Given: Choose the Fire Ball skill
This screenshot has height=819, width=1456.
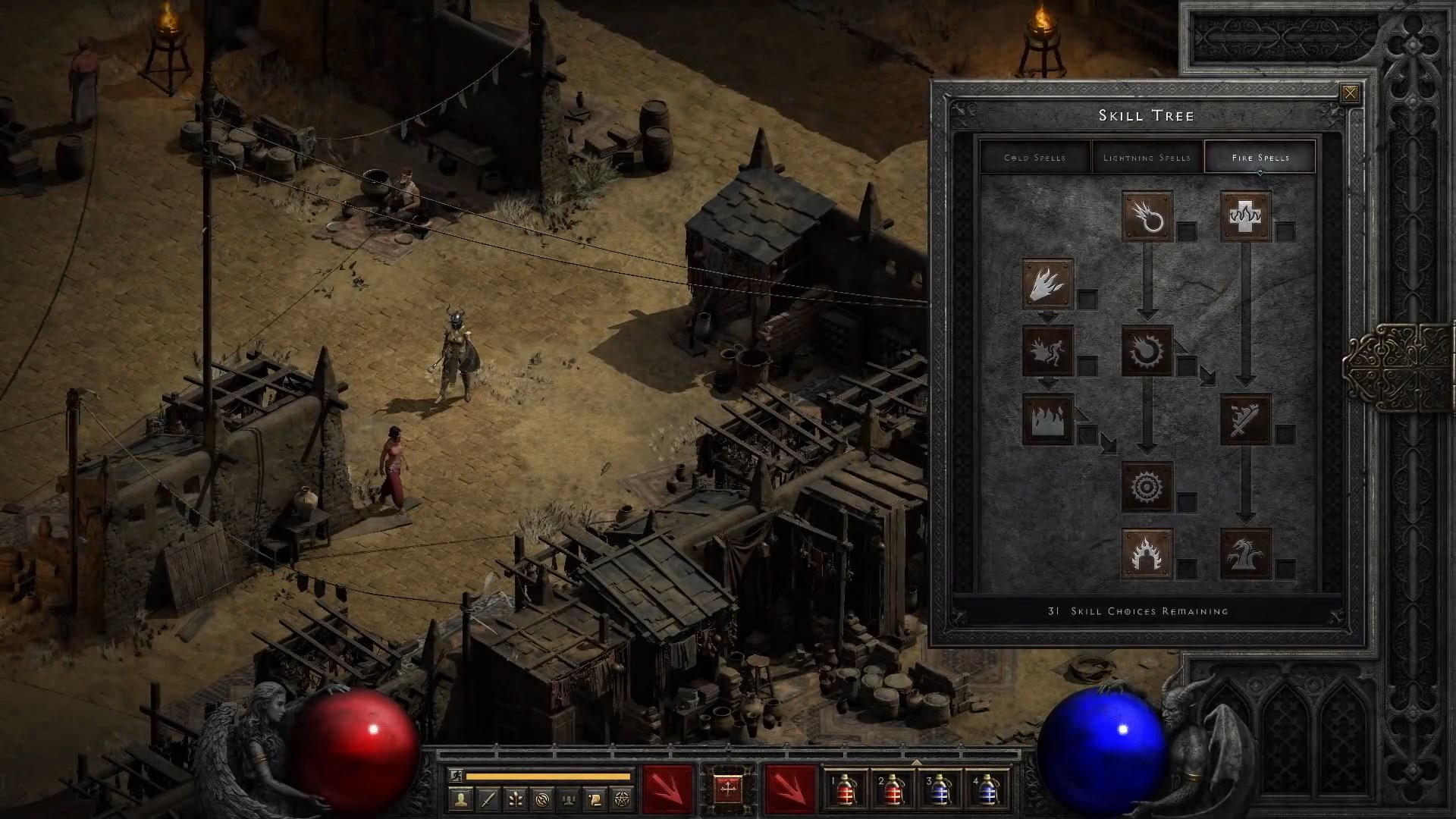Looking at the screenshot, I should click(x=1147, y=350).
